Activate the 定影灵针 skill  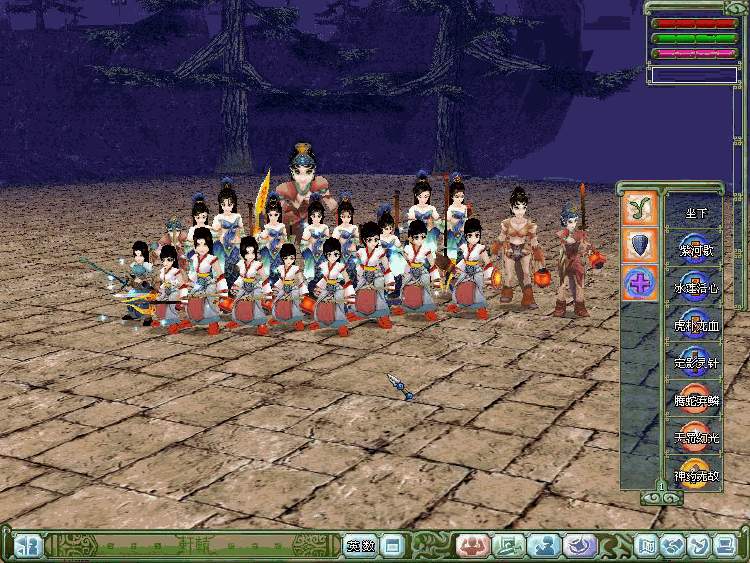[695, 363]
